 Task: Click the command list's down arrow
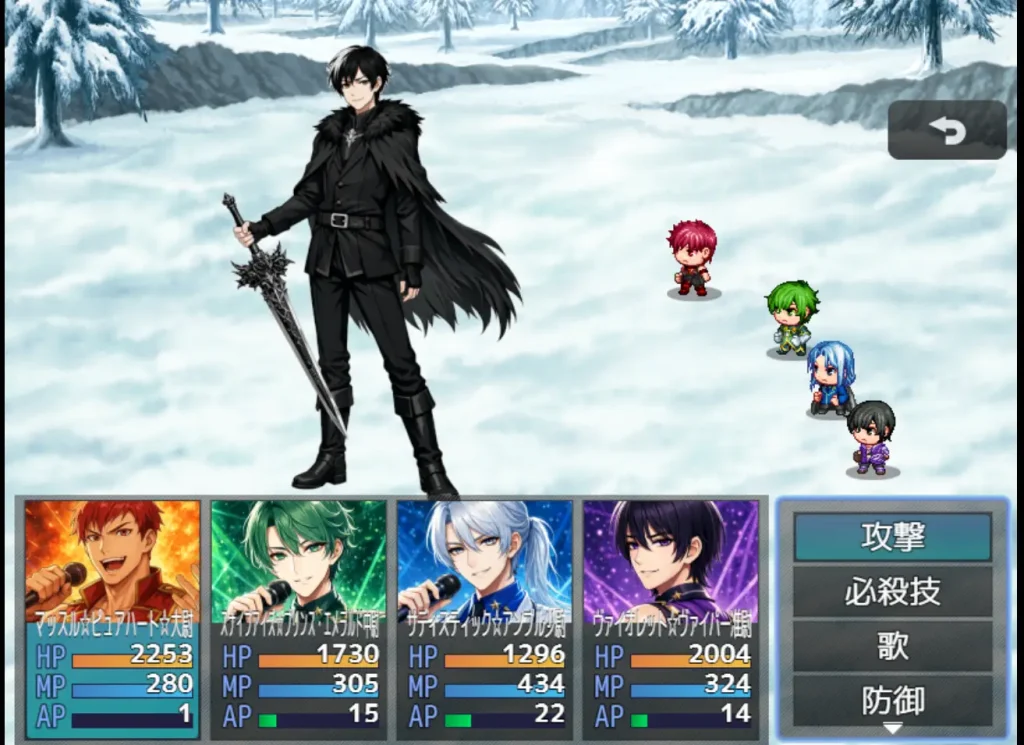pos(892,729)
